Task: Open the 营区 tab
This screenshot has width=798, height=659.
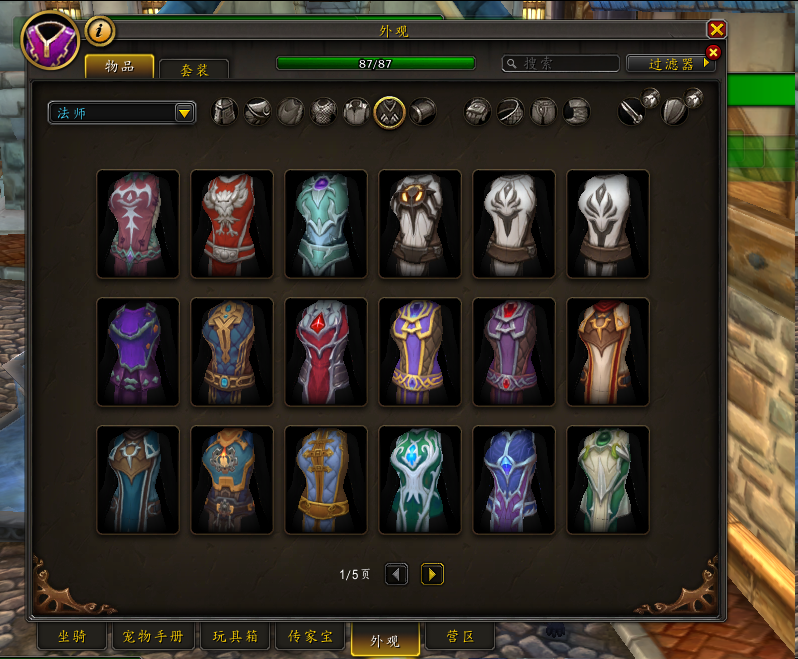Action: click(x=459, y=636)
